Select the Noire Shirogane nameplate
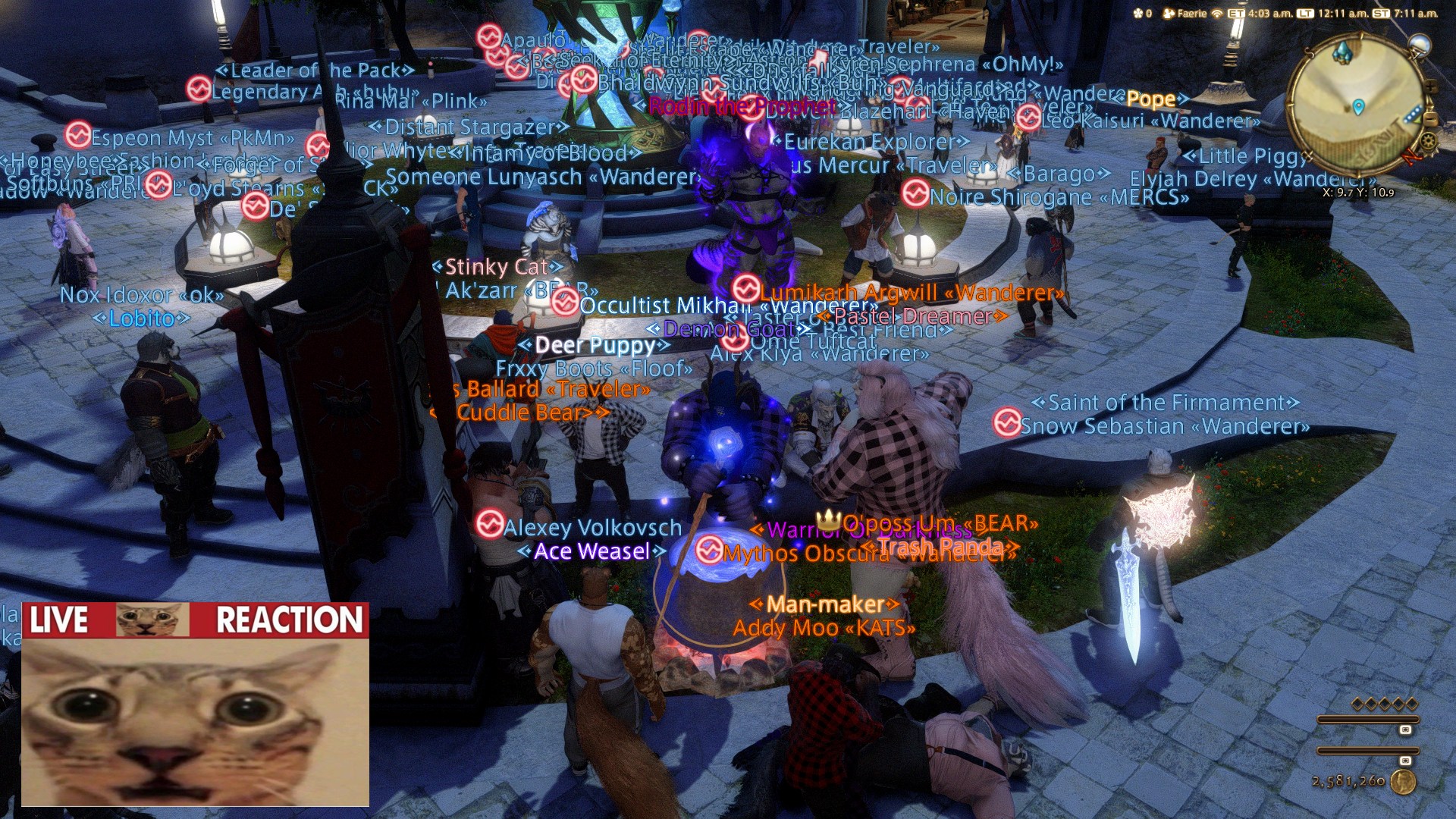 coord(1059,197)
